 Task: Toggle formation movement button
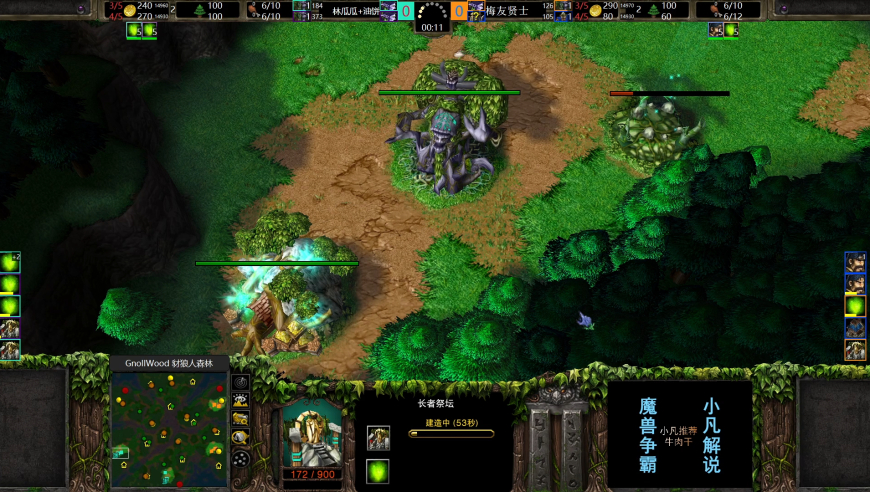pyautogui.click(x=241, y=458)
